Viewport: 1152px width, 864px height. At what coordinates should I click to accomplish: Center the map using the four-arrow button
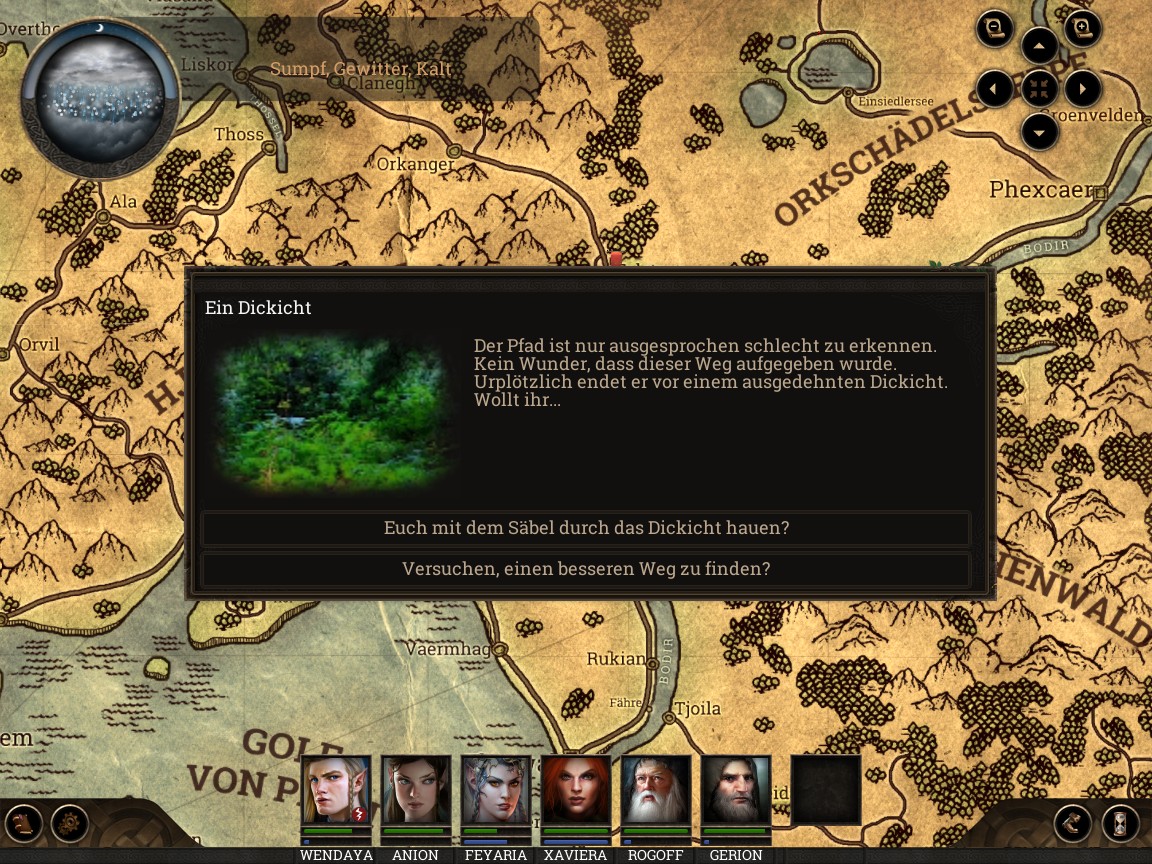pos(1040,89)
